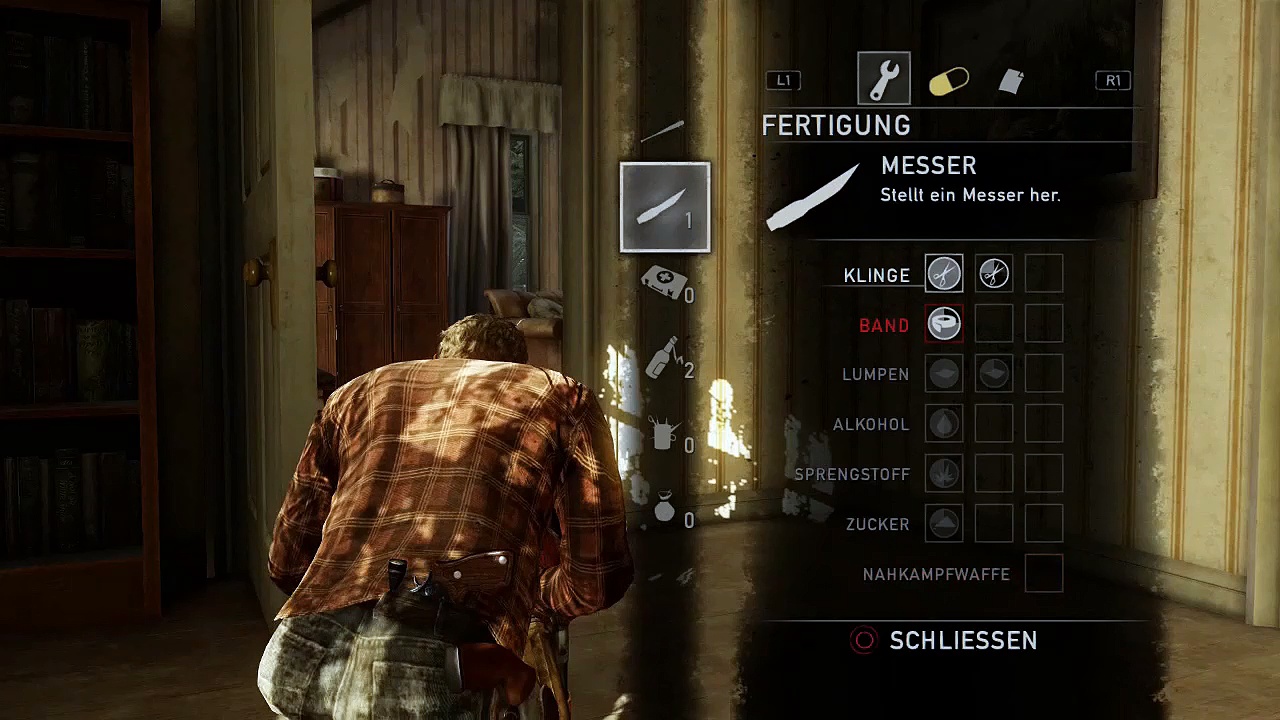Click the Lumpen ingredient label

click(x=876, y=375)
